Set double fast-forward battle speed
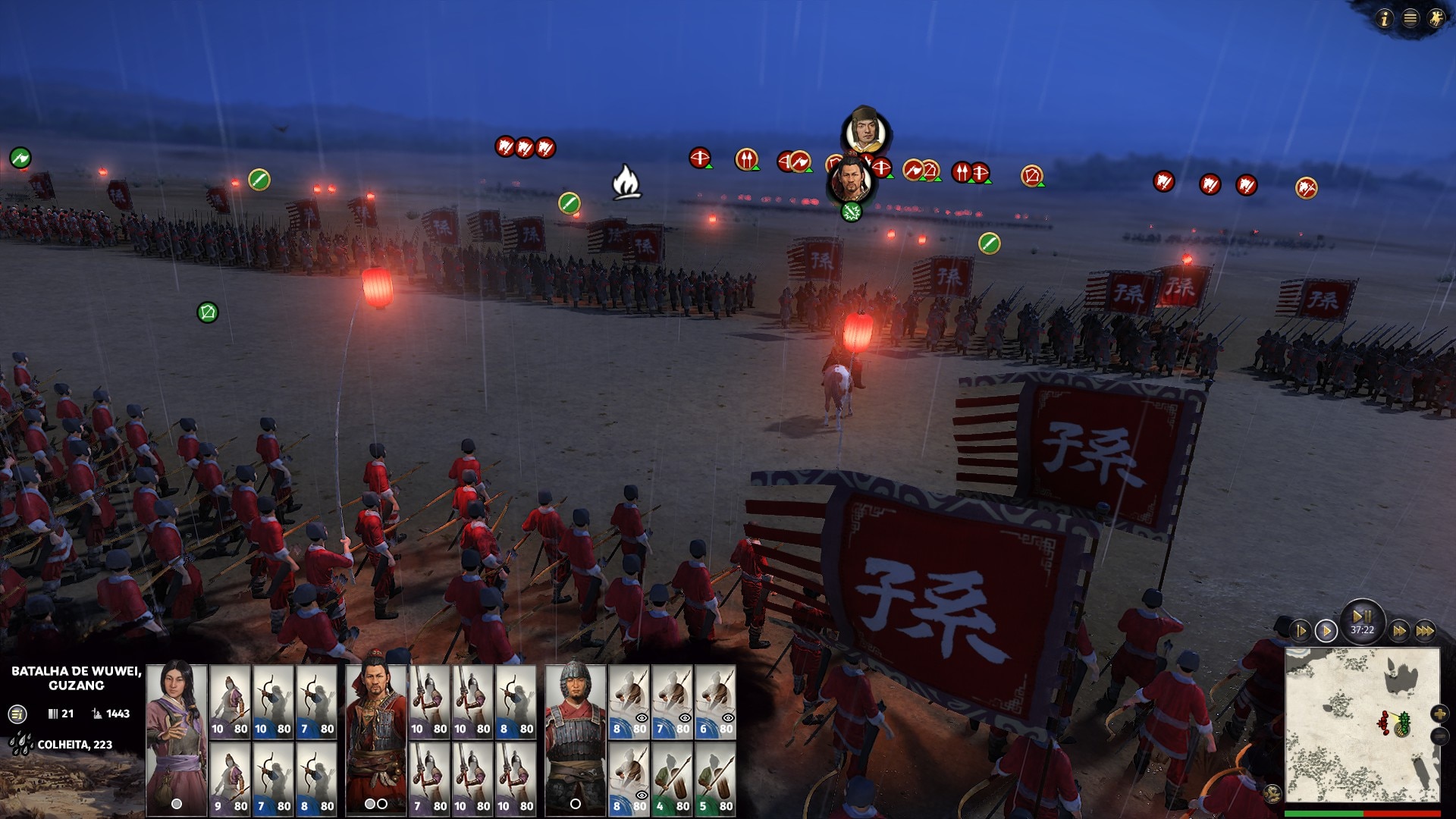The image size is (1456, 819). (1399, 630)
